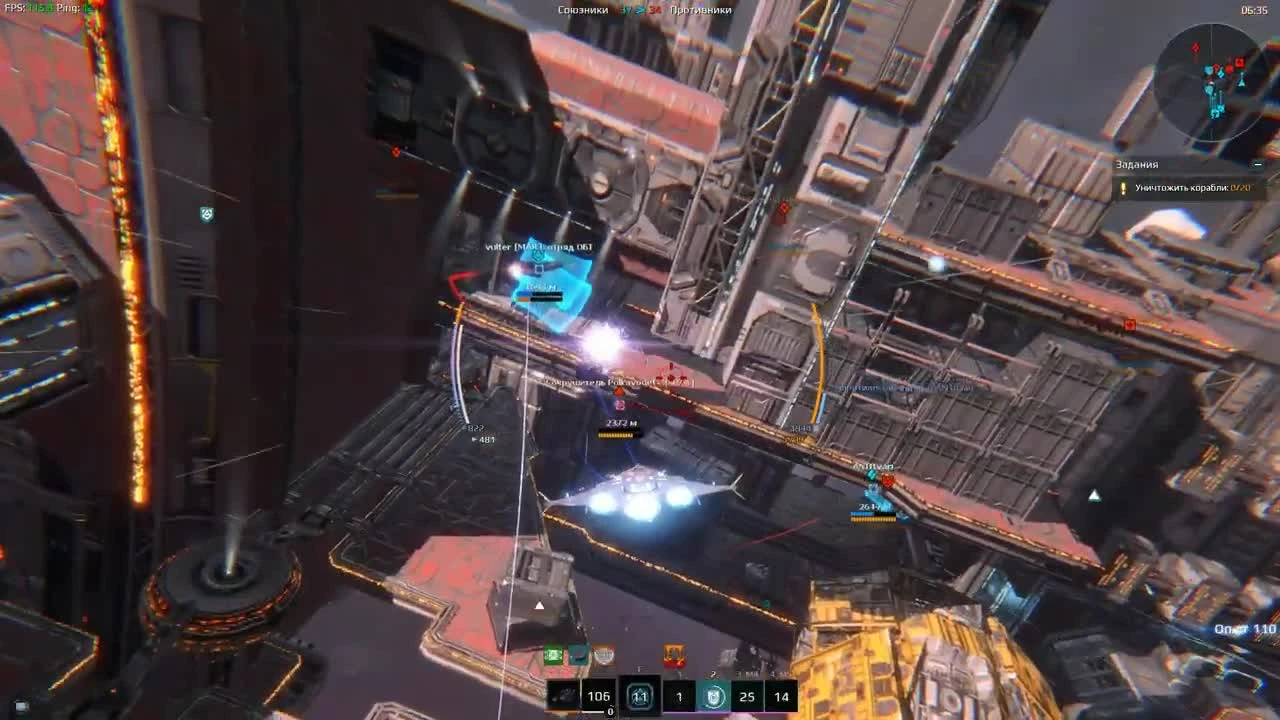Select the green booster module icon

(552, 655)
